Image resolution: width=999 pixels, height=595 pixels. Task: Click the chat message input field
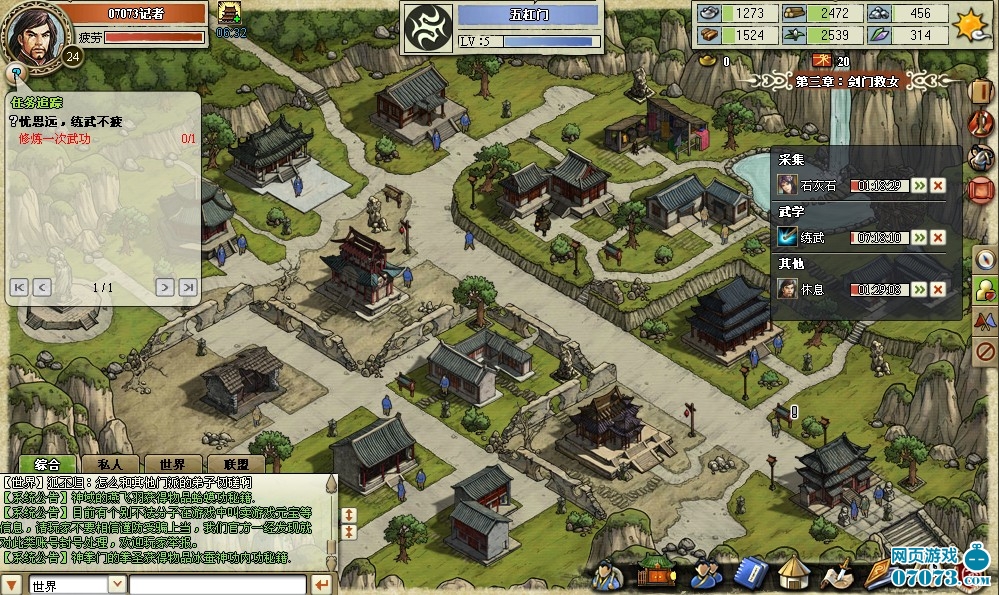pos(217,585)
